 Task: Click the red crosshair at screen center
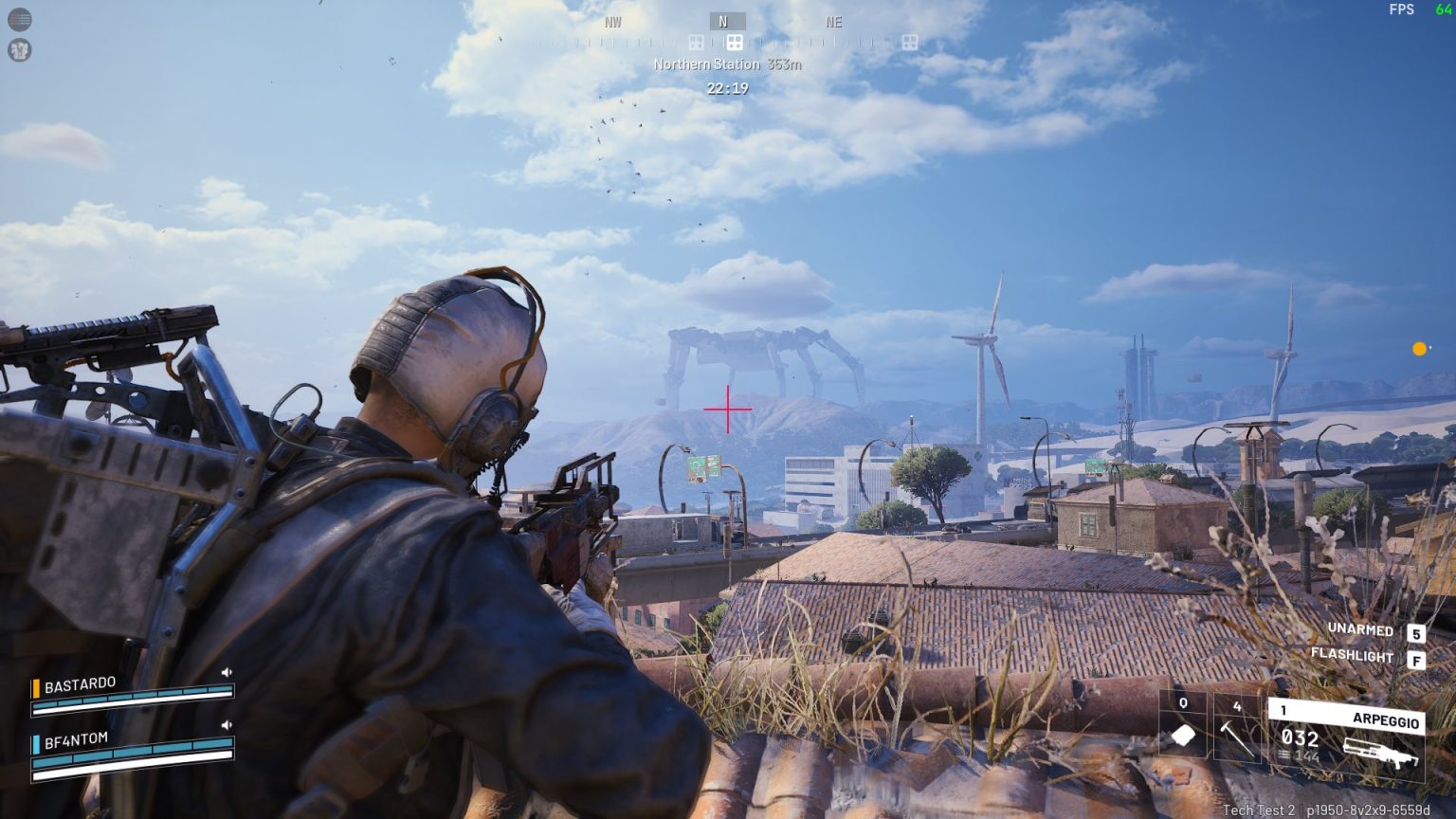point(727,409)
